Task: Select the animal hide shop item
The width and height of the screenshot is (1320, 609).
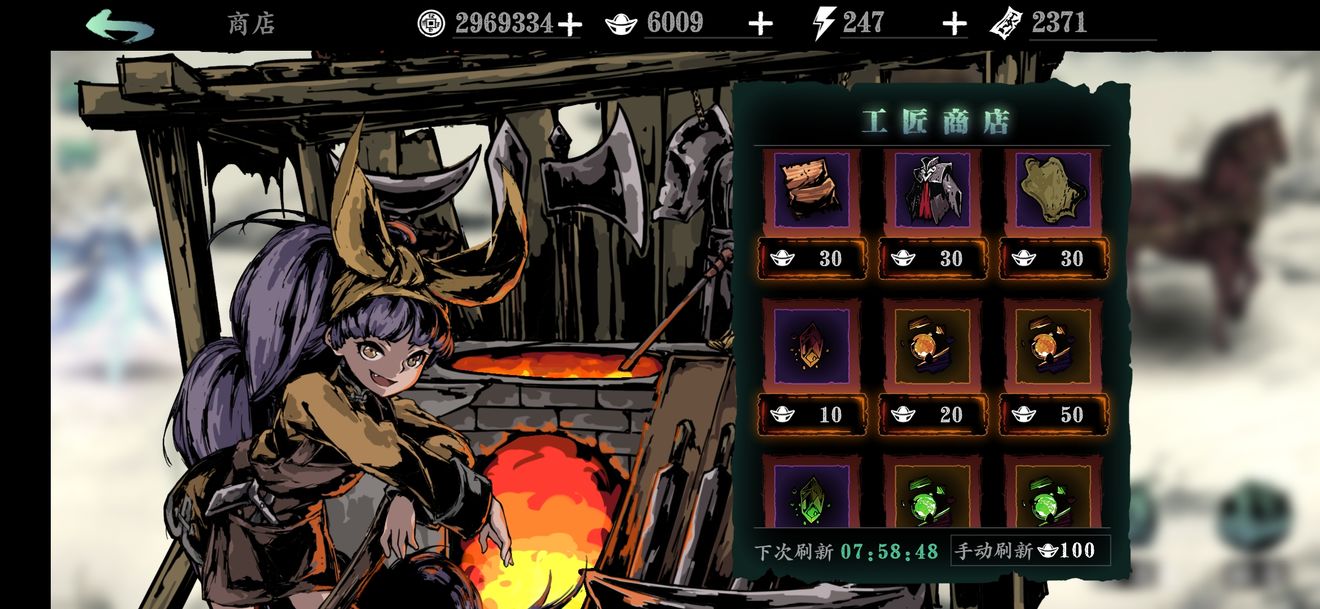Action: (x=1053, y=190)
